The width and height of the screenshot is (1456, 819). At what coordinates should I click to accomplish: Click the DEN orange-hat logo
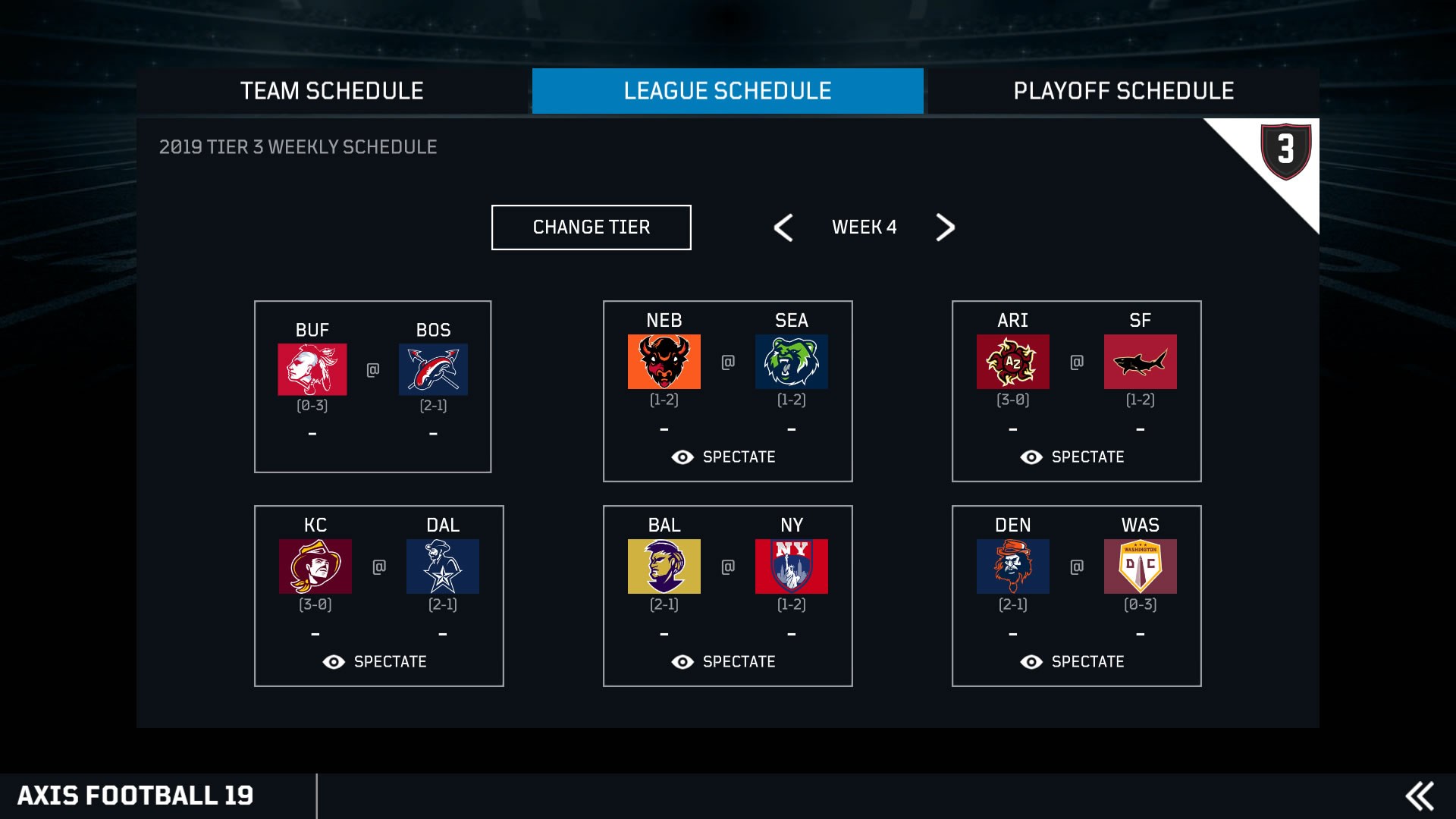(x=1014, y=566)
